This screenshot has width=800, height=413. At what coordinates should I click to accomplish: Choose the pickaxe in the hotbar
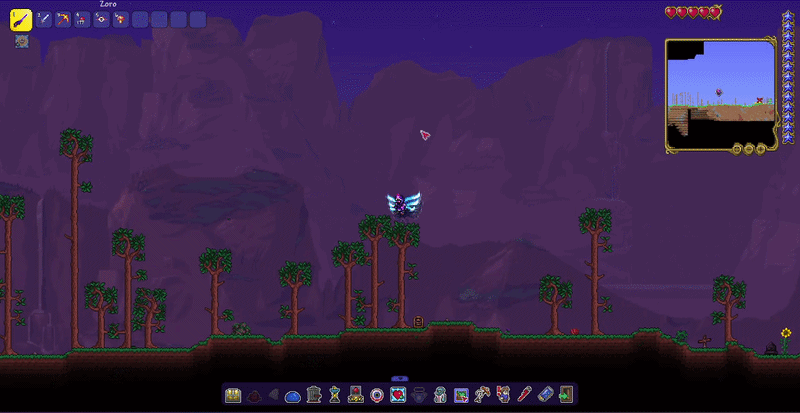(63, 19)
